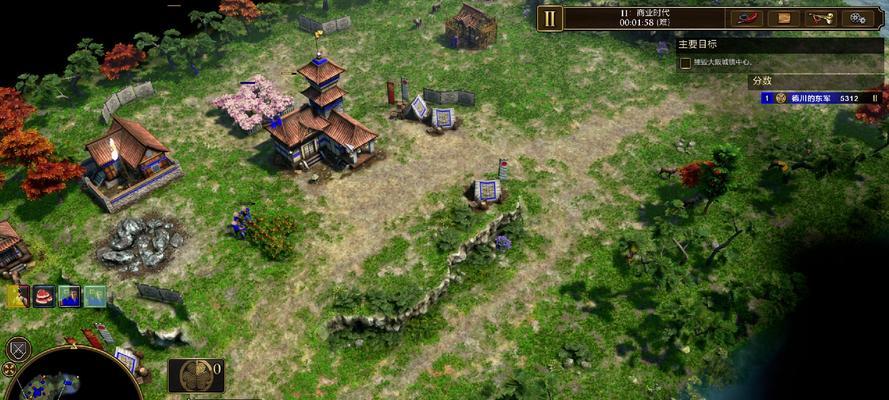Select the yellow unit portrait icon
889x400 pixels.
click(18, 296)
